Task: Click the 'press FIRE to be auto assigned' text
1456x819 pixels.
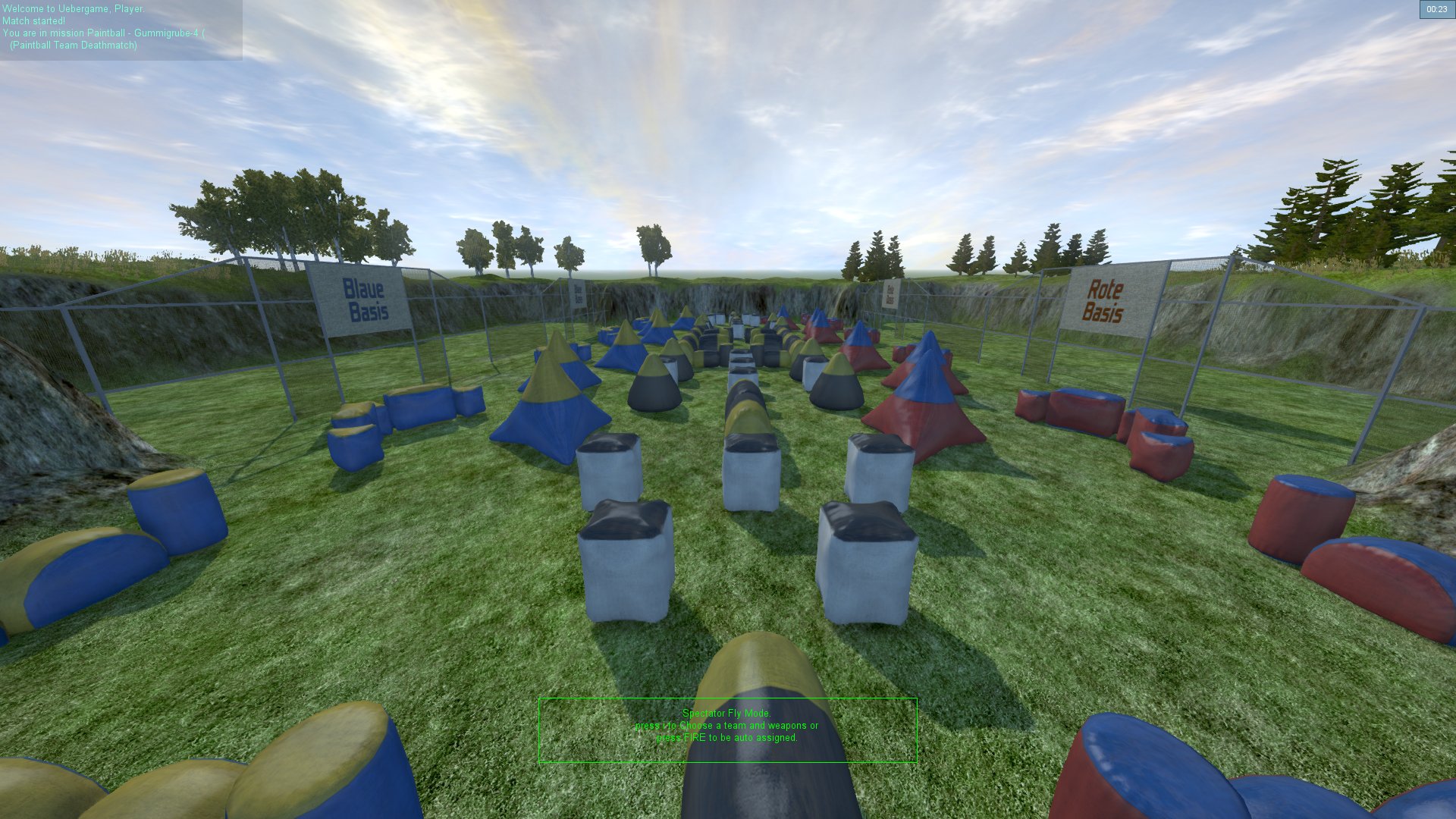Action: pos(728,737)
